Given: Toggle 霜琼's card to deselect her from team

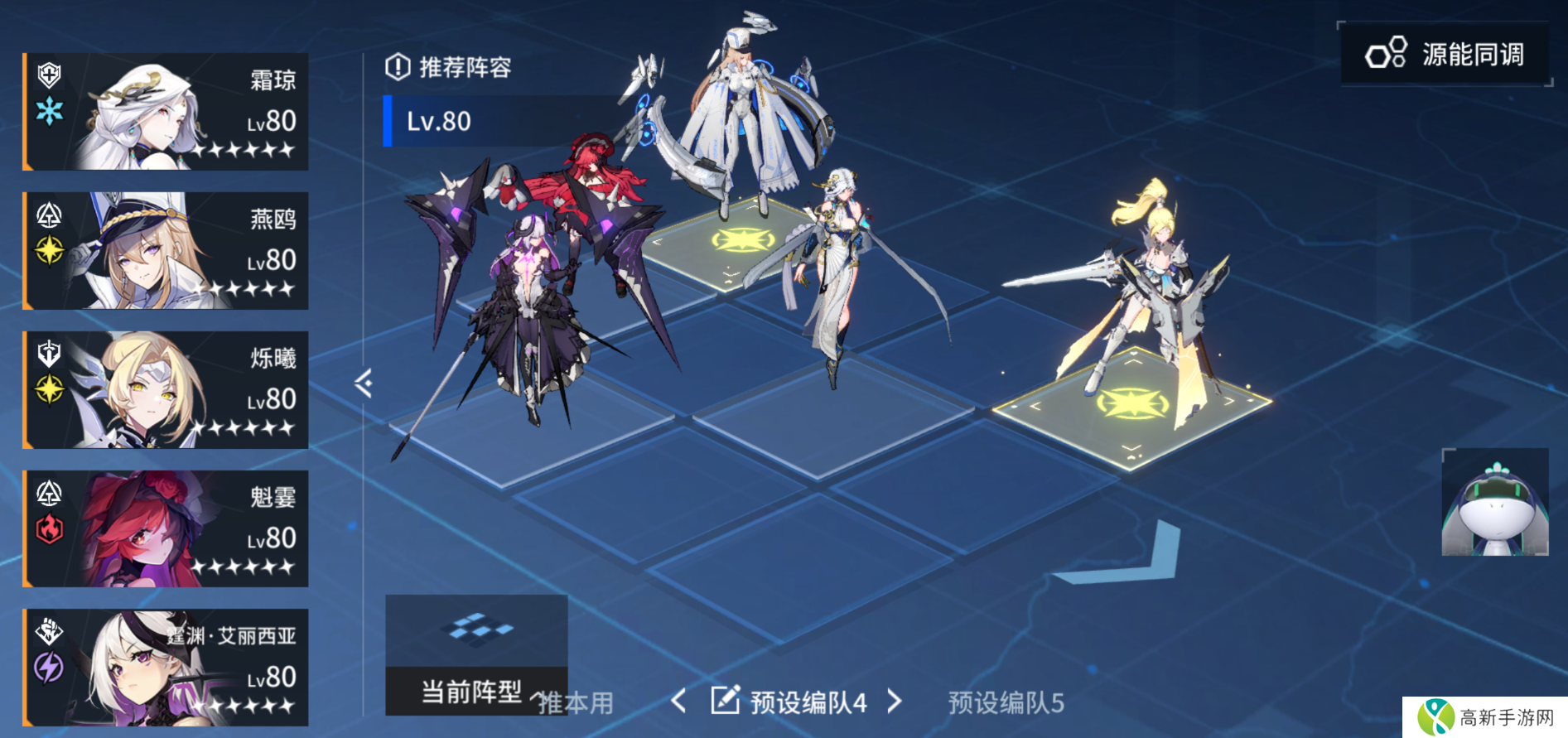Looking at the screenshot, I should coord(166,113).
